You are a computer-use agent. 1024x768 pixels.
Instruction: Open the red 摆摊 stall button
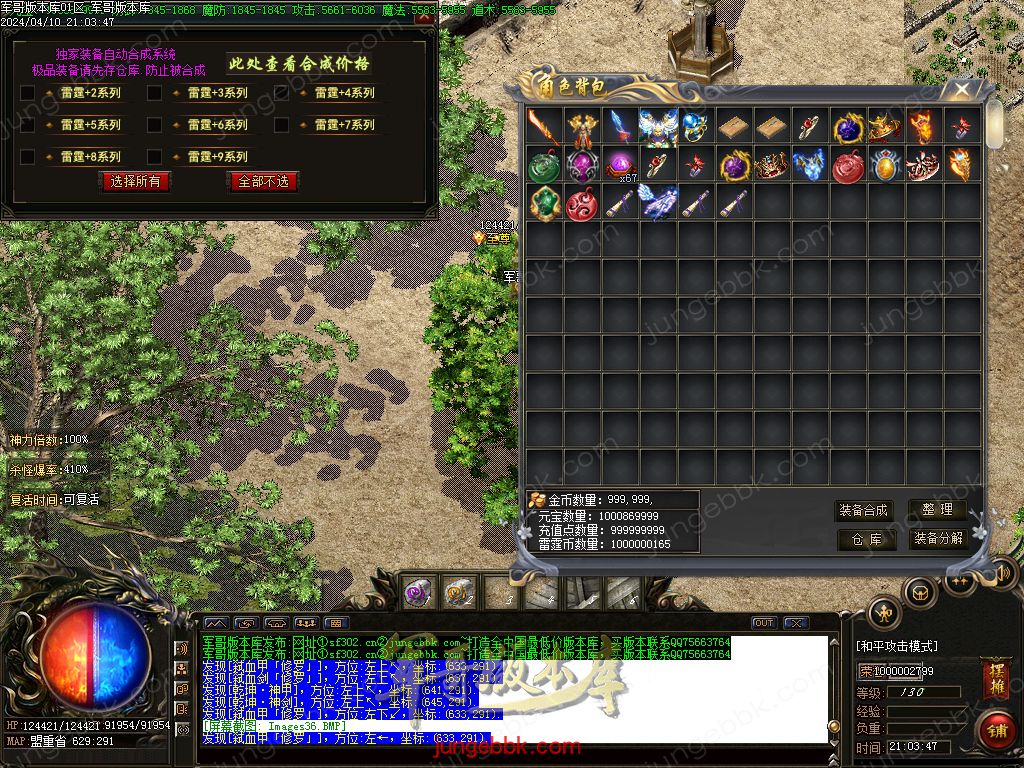[996, 678]
